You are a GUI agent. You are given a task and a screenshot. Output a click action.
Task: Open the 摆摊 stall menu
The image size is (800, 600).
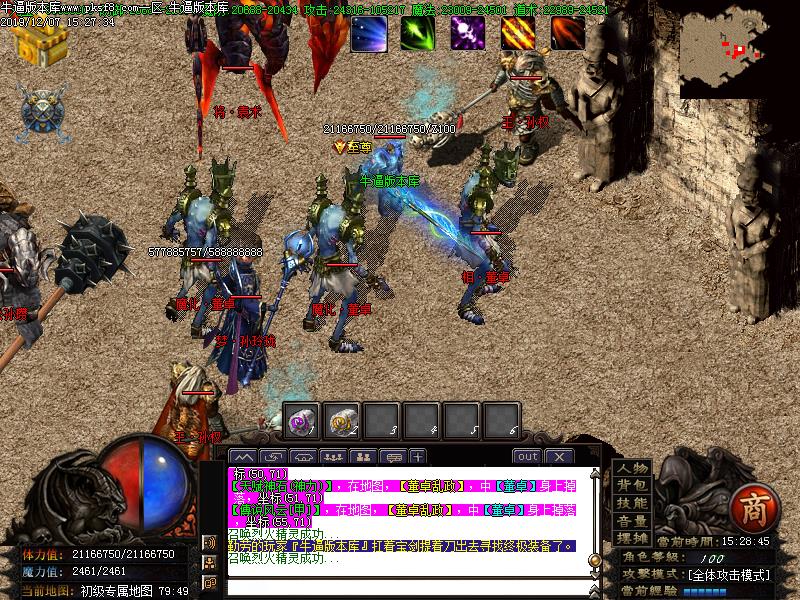click(631, 538)
